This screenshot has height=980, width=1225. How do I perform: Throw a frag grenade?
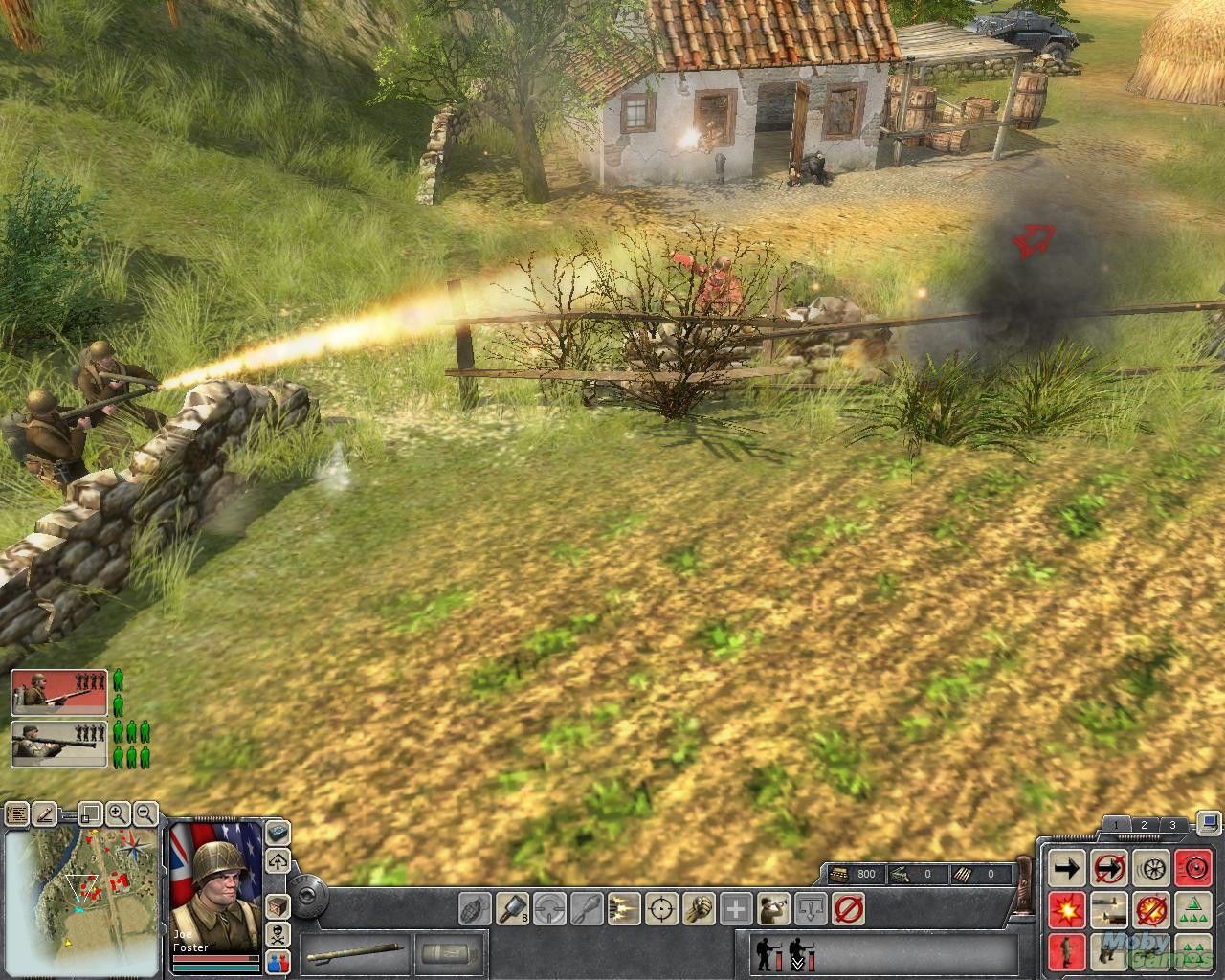(x=476, y=907)
